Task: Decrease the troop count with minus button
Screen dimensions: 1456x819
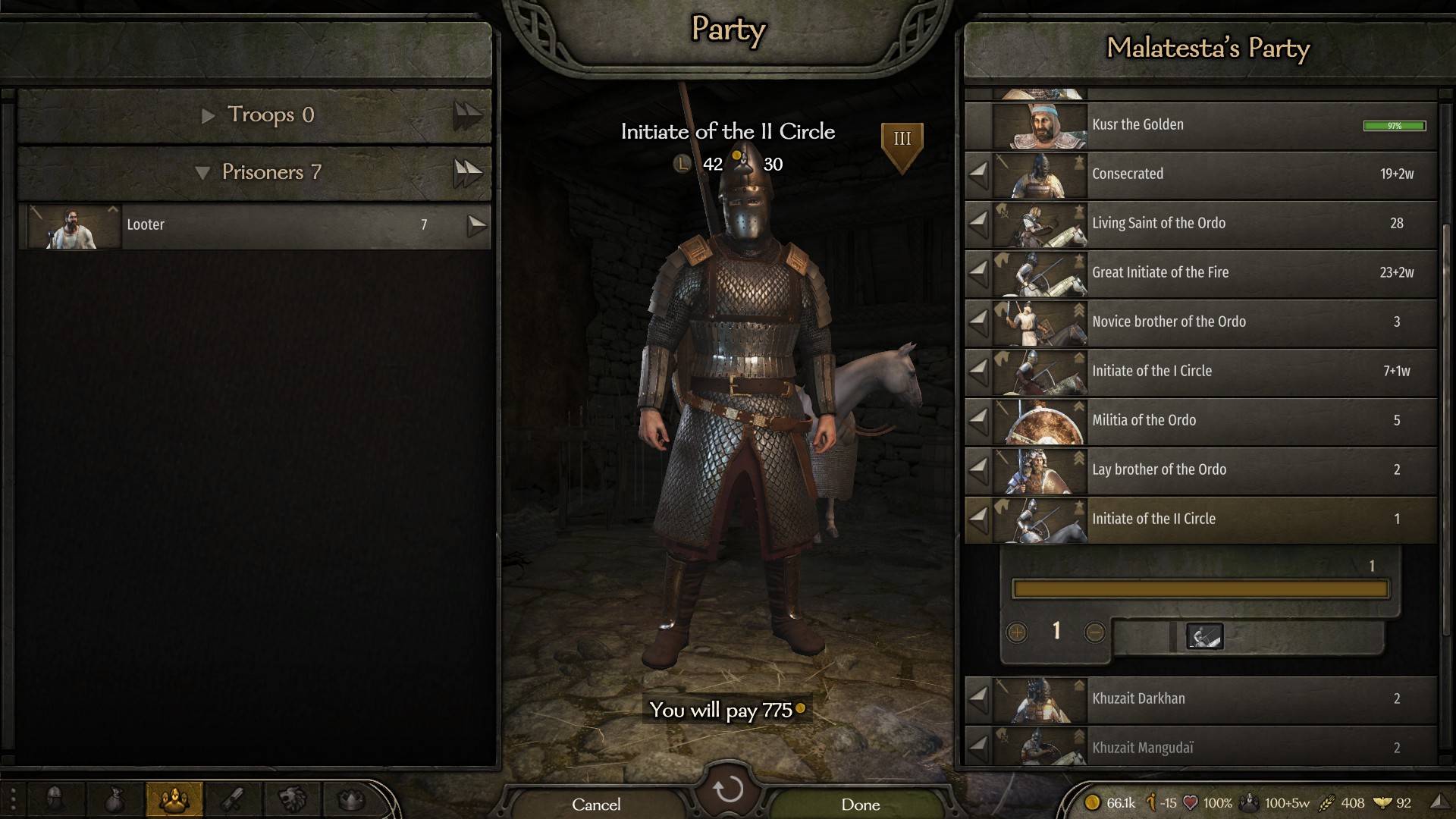Action: [1094, 632]
